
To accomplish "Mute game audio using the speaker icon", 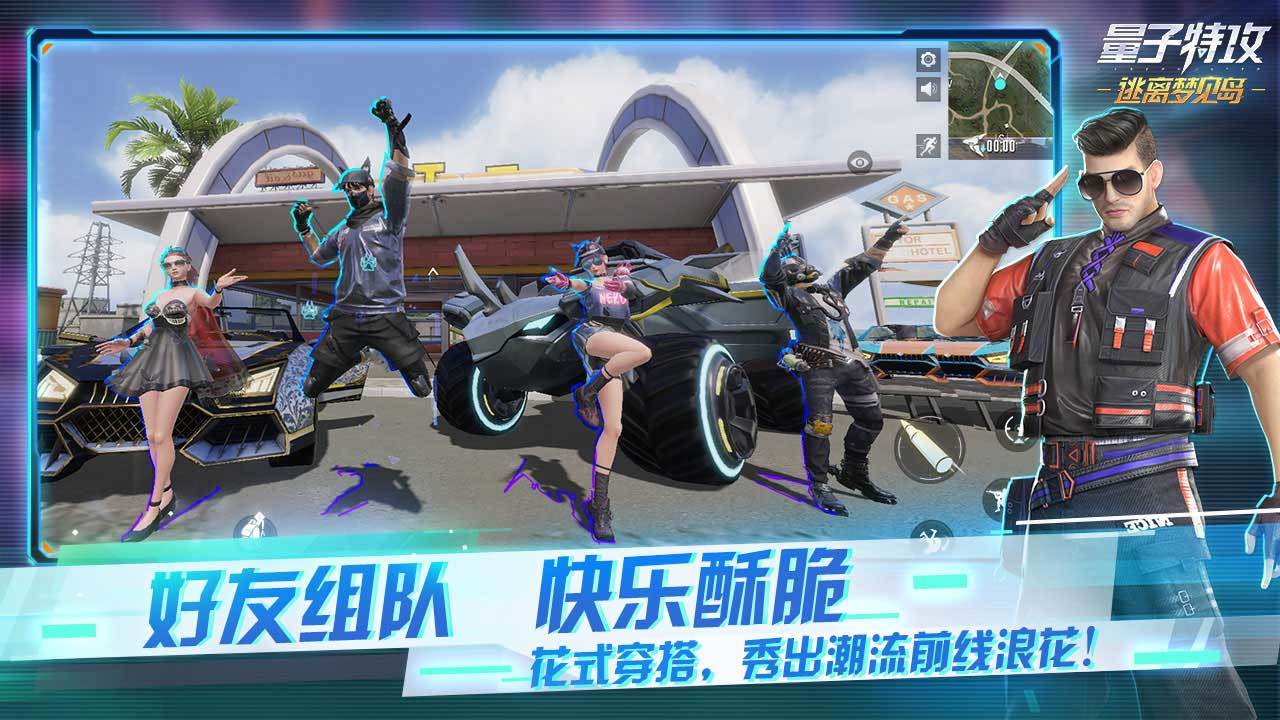I will click(x=928, y=87).
